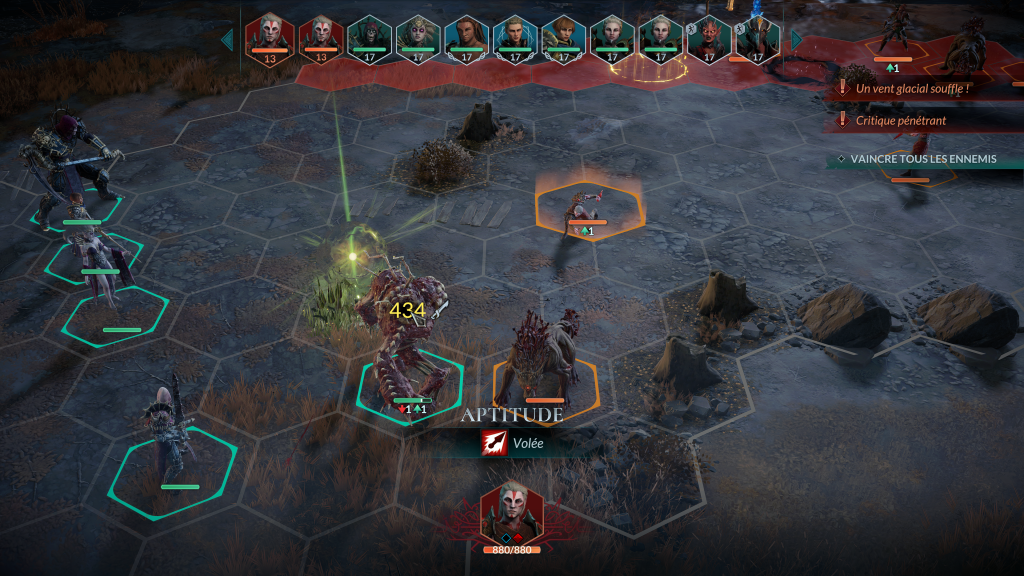Select the active unit portrait showing 880/880
The width and height of the screenshot is (1024, 576).
(x=511, y=512)
